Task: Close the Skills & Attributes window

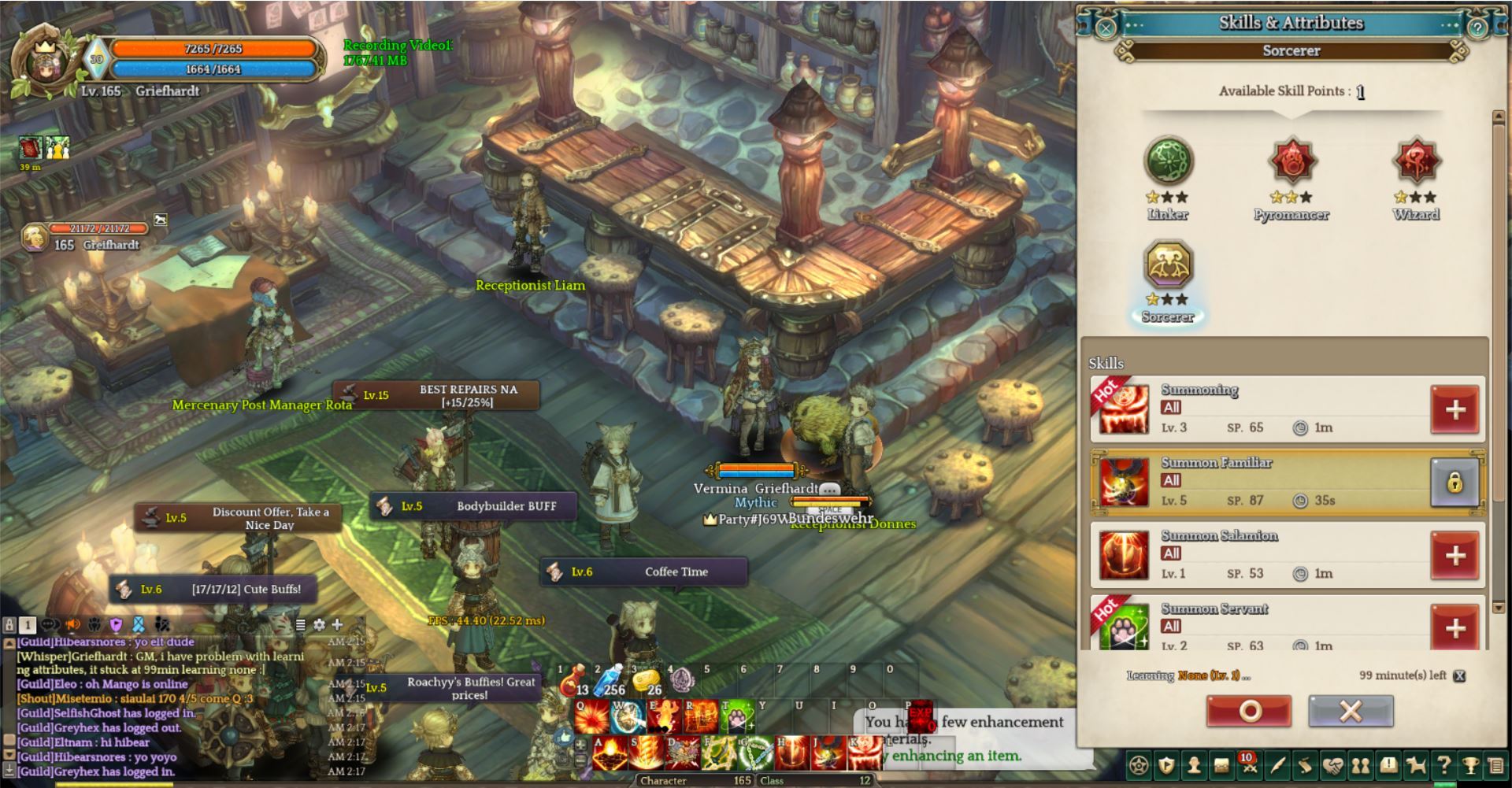Action: point(1105,29)
